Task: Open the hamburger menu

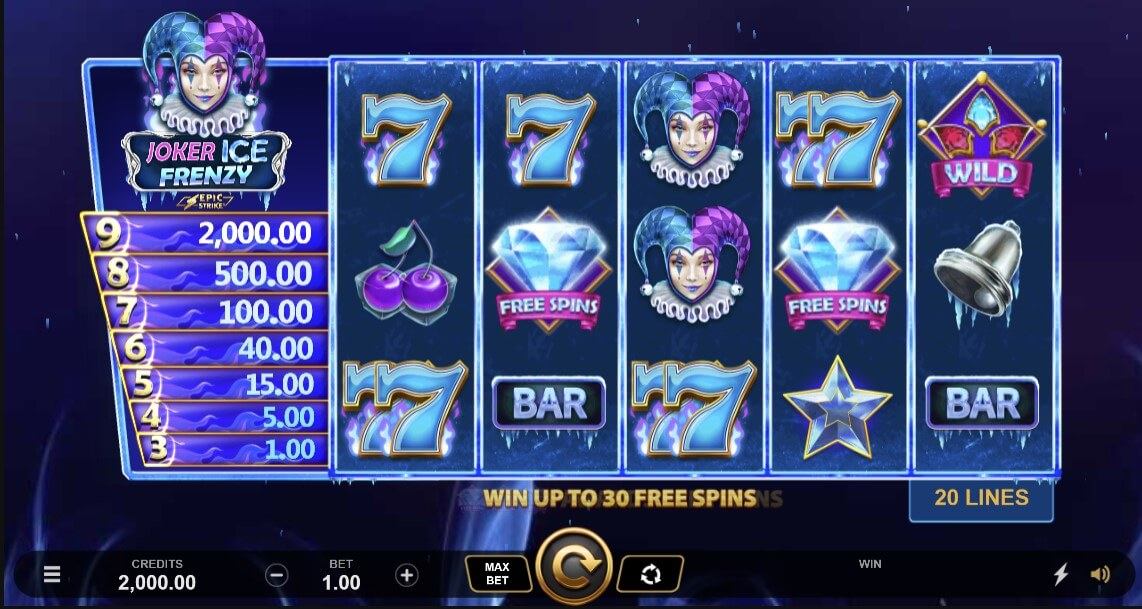Action: point(53,575)
